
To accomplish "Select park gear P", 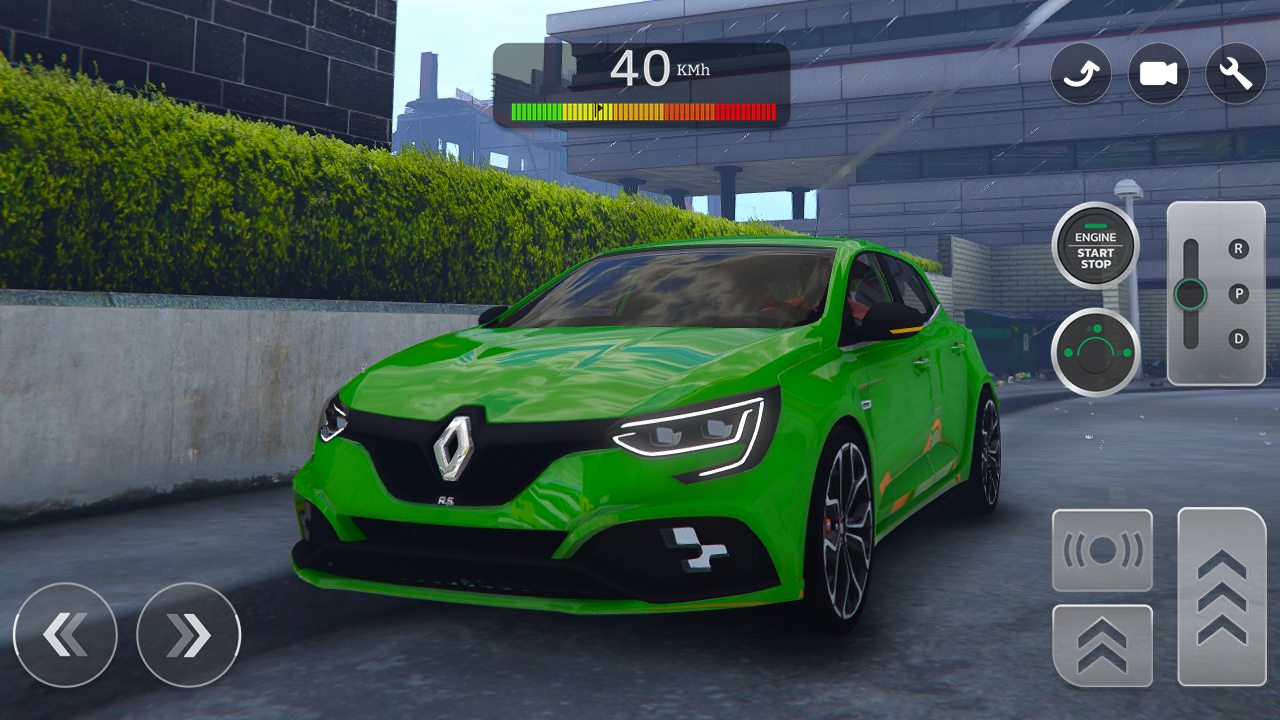I will (x=1238, y=292).
